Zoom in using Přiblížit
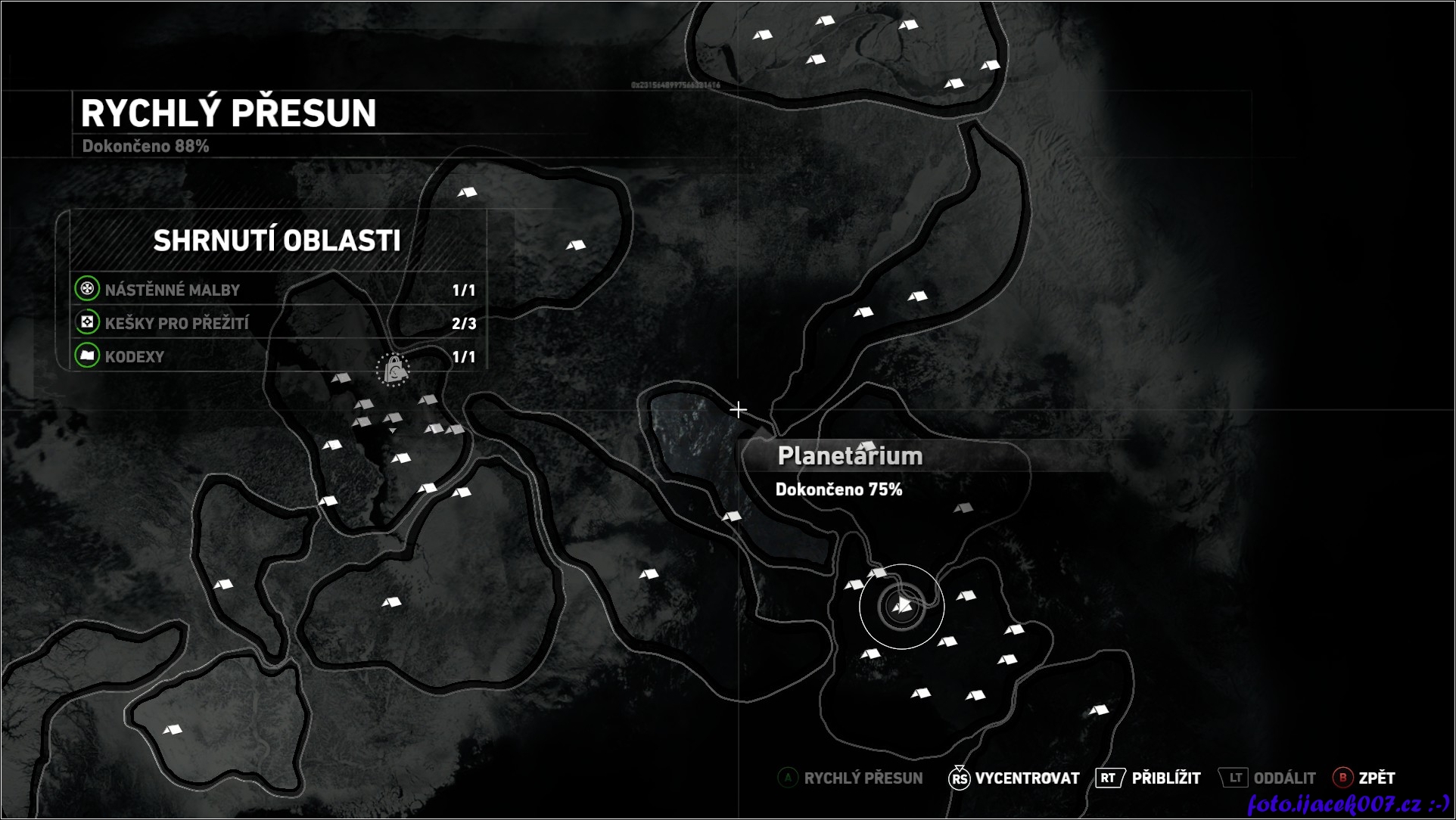The image size is (1456, 820). (x=1149, y=778)
